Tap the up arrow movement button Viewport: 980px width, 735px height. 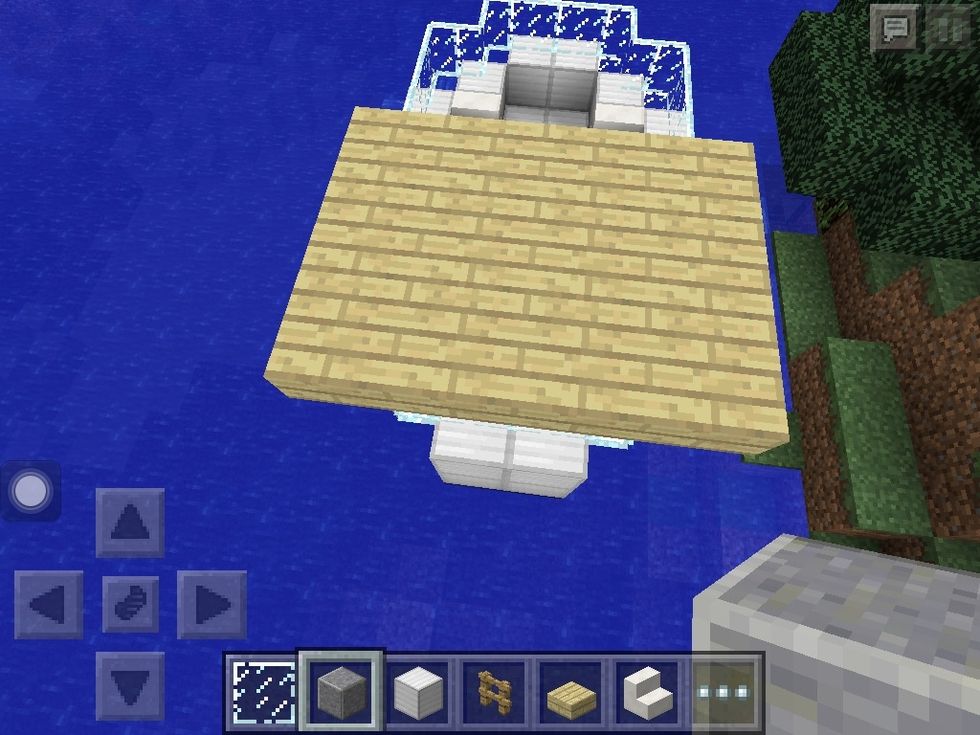point(130,522)
